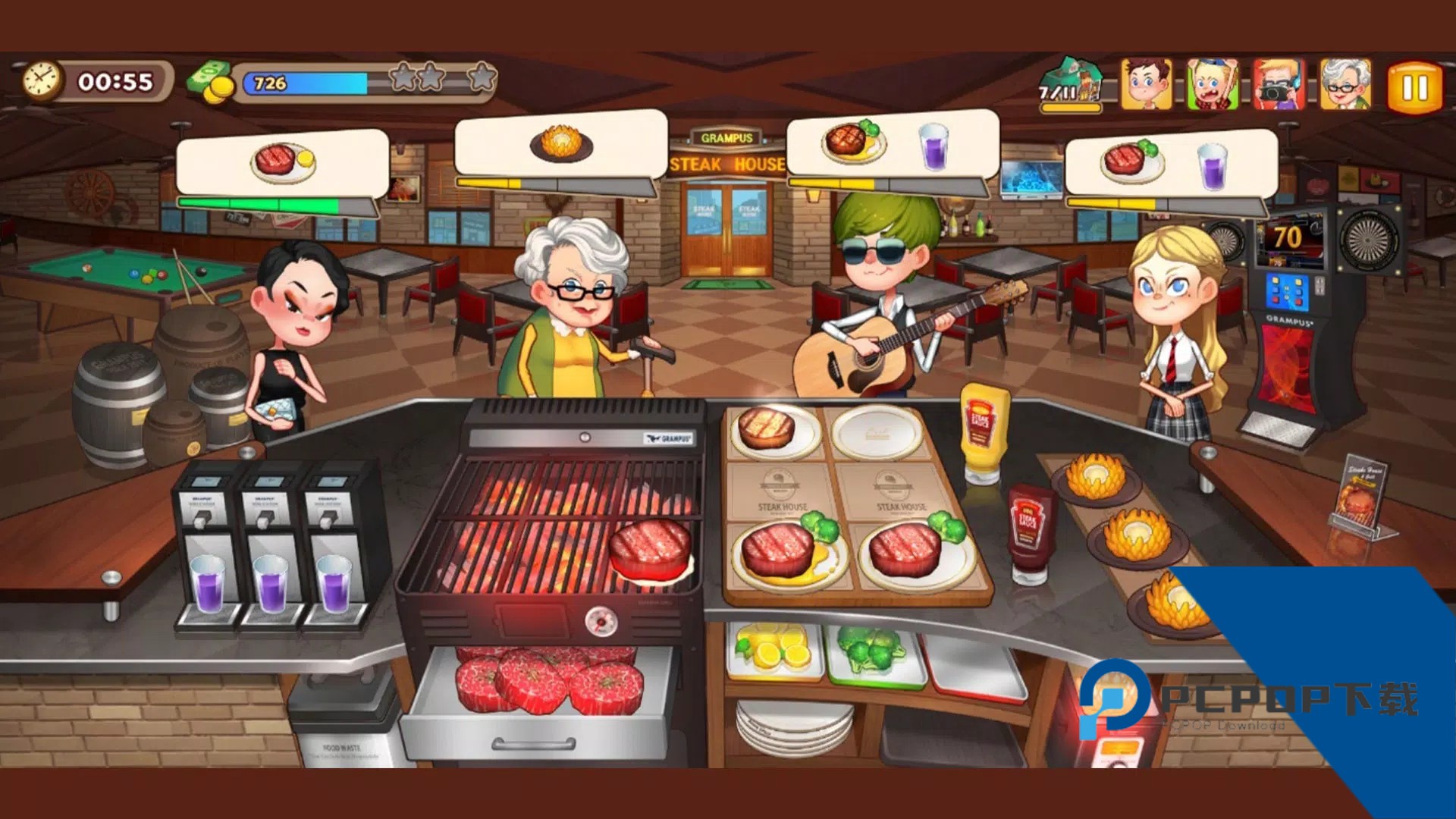This screenshot has height=819, width=1456.
Task: Choose the shouting blond kid portrait
Action: coord(1212,84)
